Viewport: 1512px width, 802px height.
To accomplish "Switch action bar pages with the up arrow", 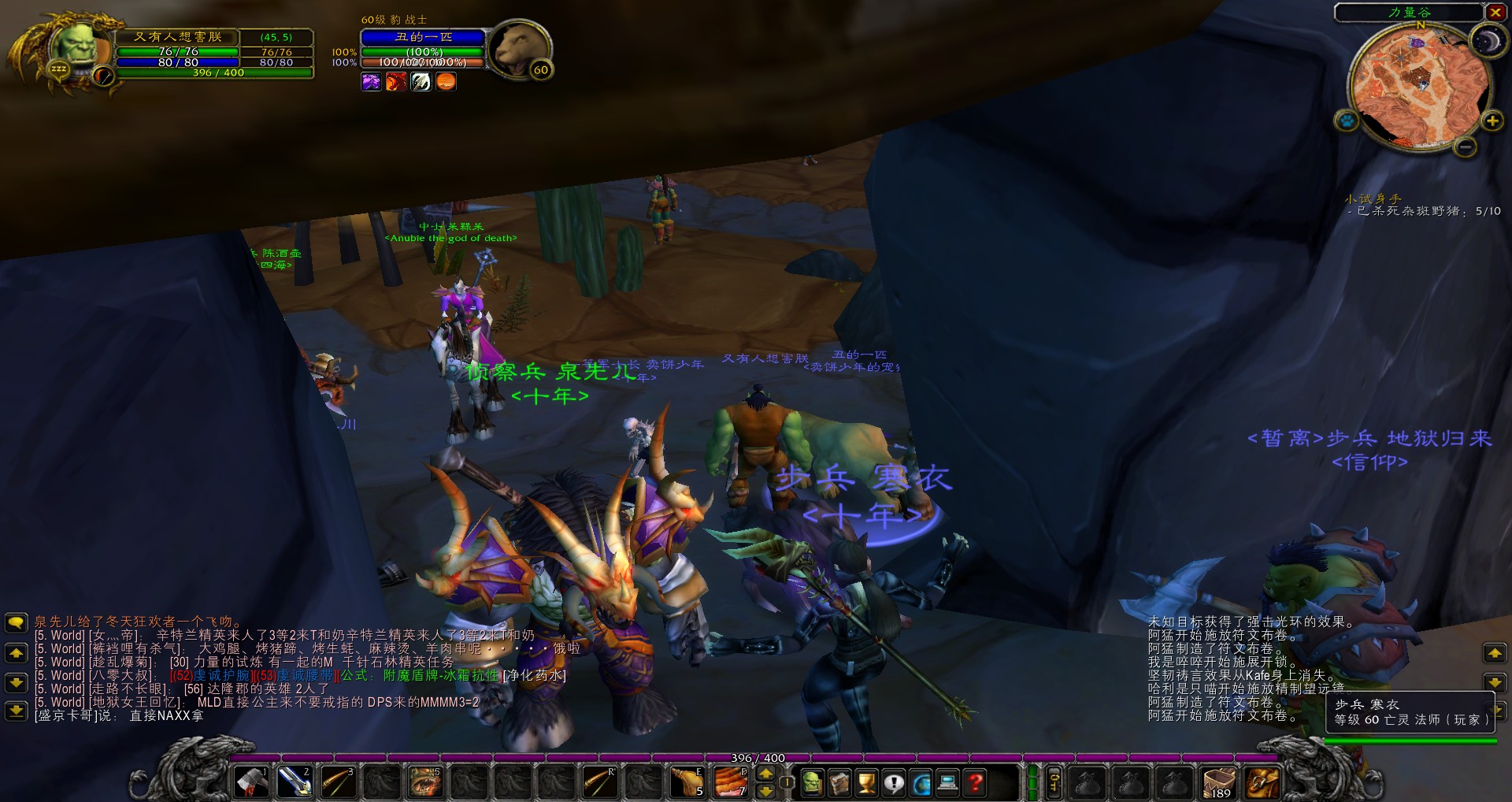I will click(x=765, y=774).
